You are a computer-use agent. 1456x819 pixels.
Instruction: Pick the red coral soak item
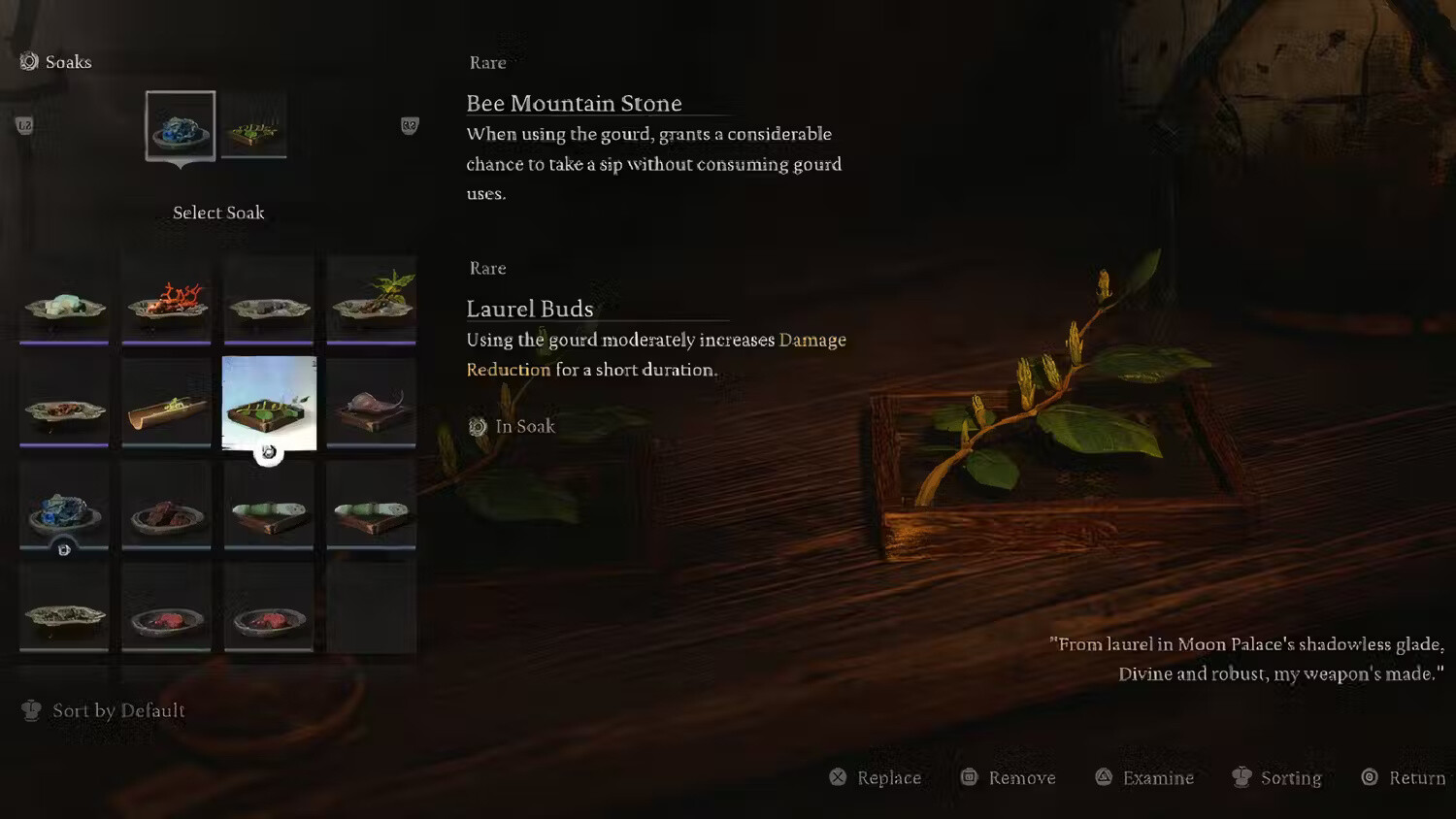point(167,301)
